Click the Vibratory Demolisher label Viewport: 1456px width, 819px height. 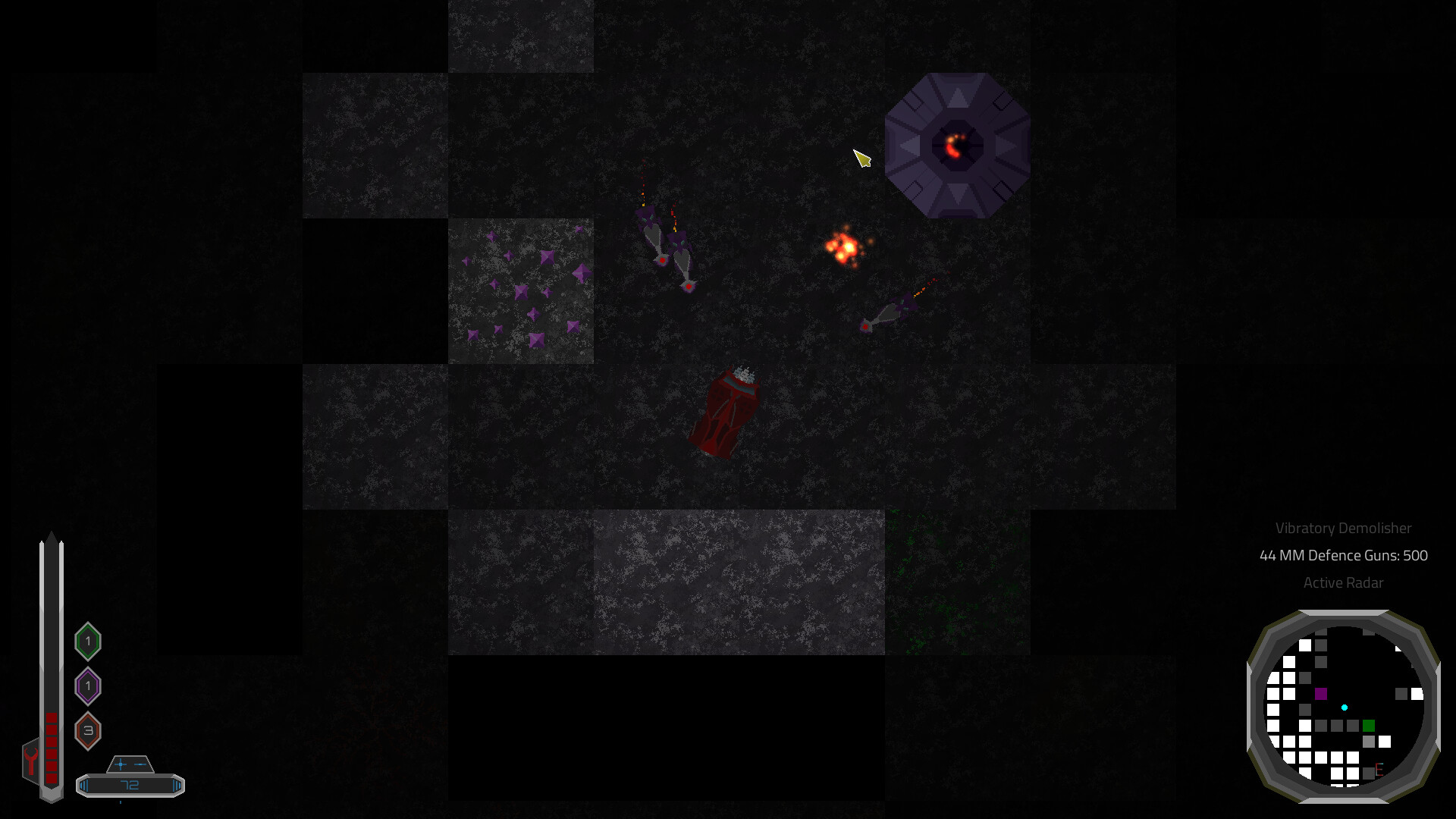(1345, 529)
